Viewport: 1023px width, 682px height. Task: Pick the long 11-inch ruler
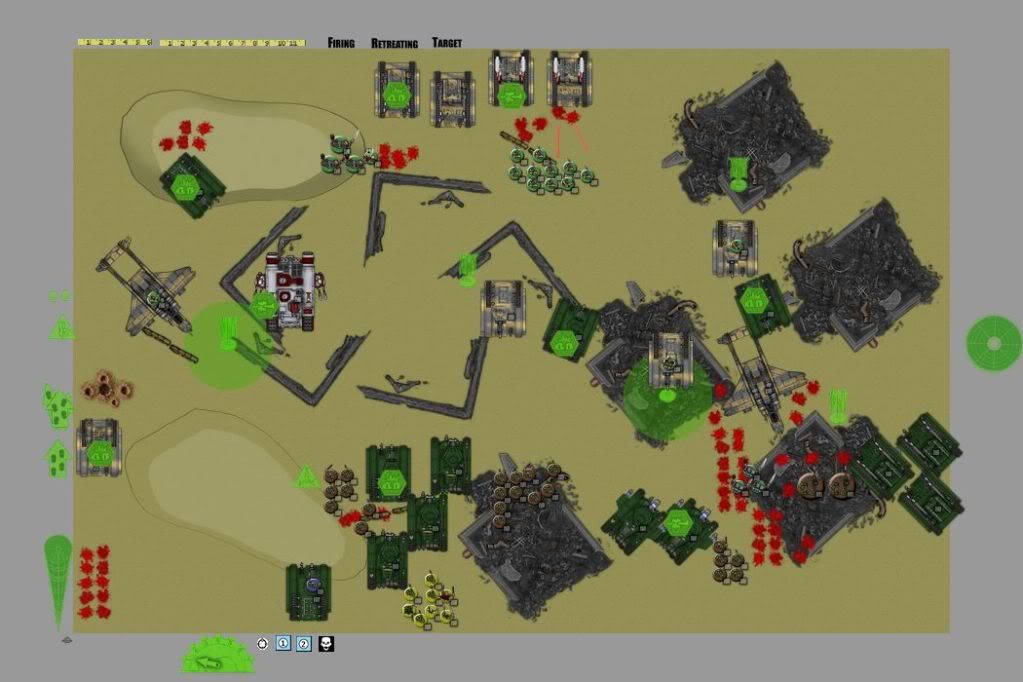tap(233, 43)
